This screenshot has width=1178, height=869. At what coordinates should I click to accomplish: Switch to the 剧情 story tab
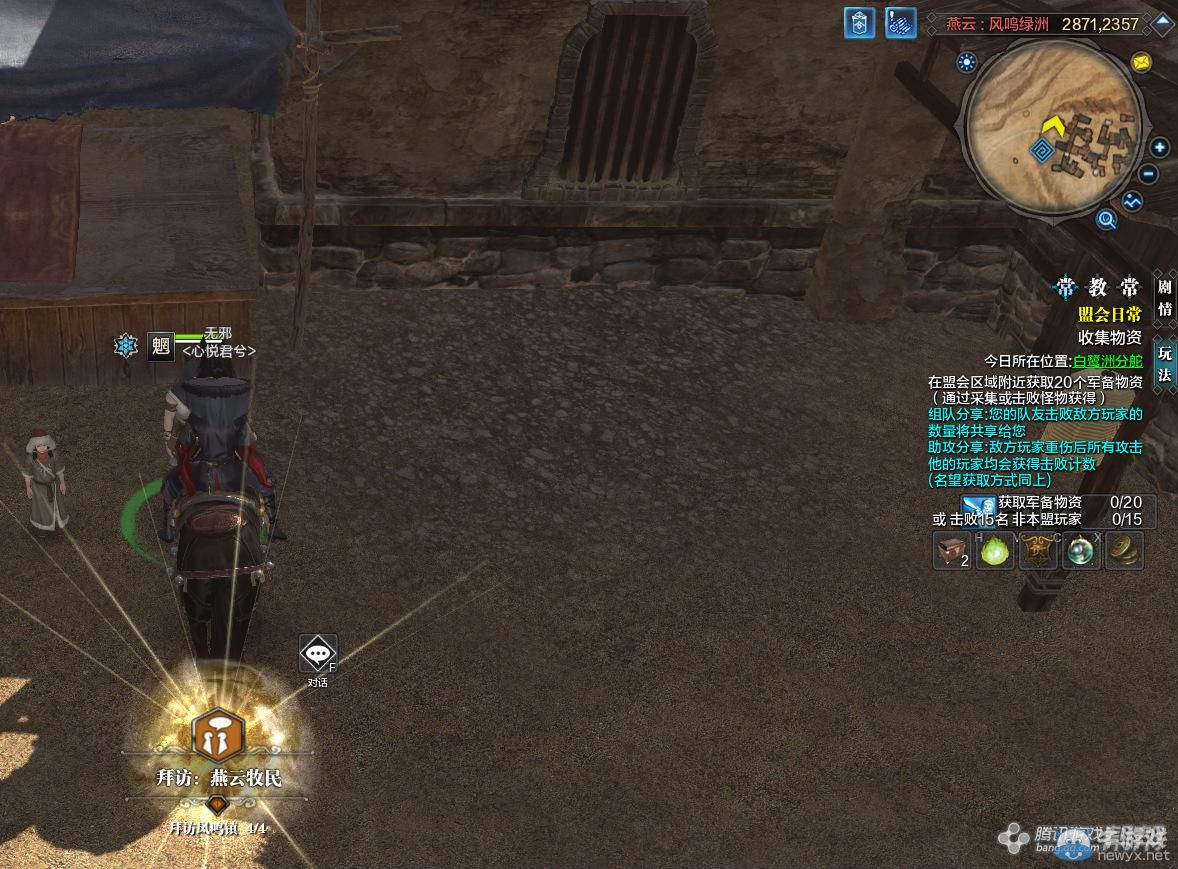pos(1165,296)
